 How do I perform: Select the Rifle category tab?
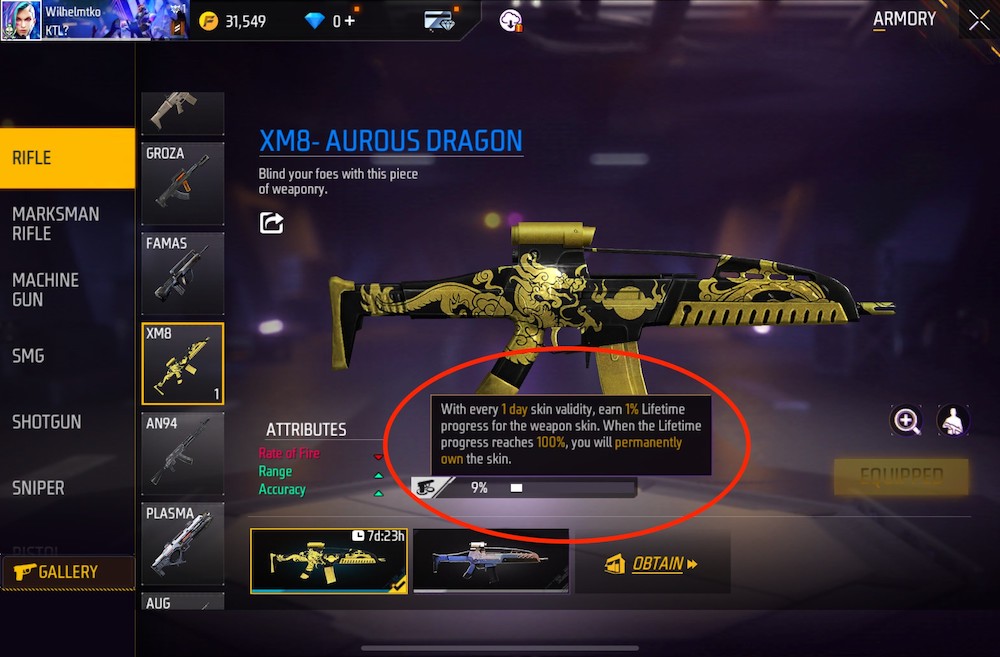[x=66, y=158]
